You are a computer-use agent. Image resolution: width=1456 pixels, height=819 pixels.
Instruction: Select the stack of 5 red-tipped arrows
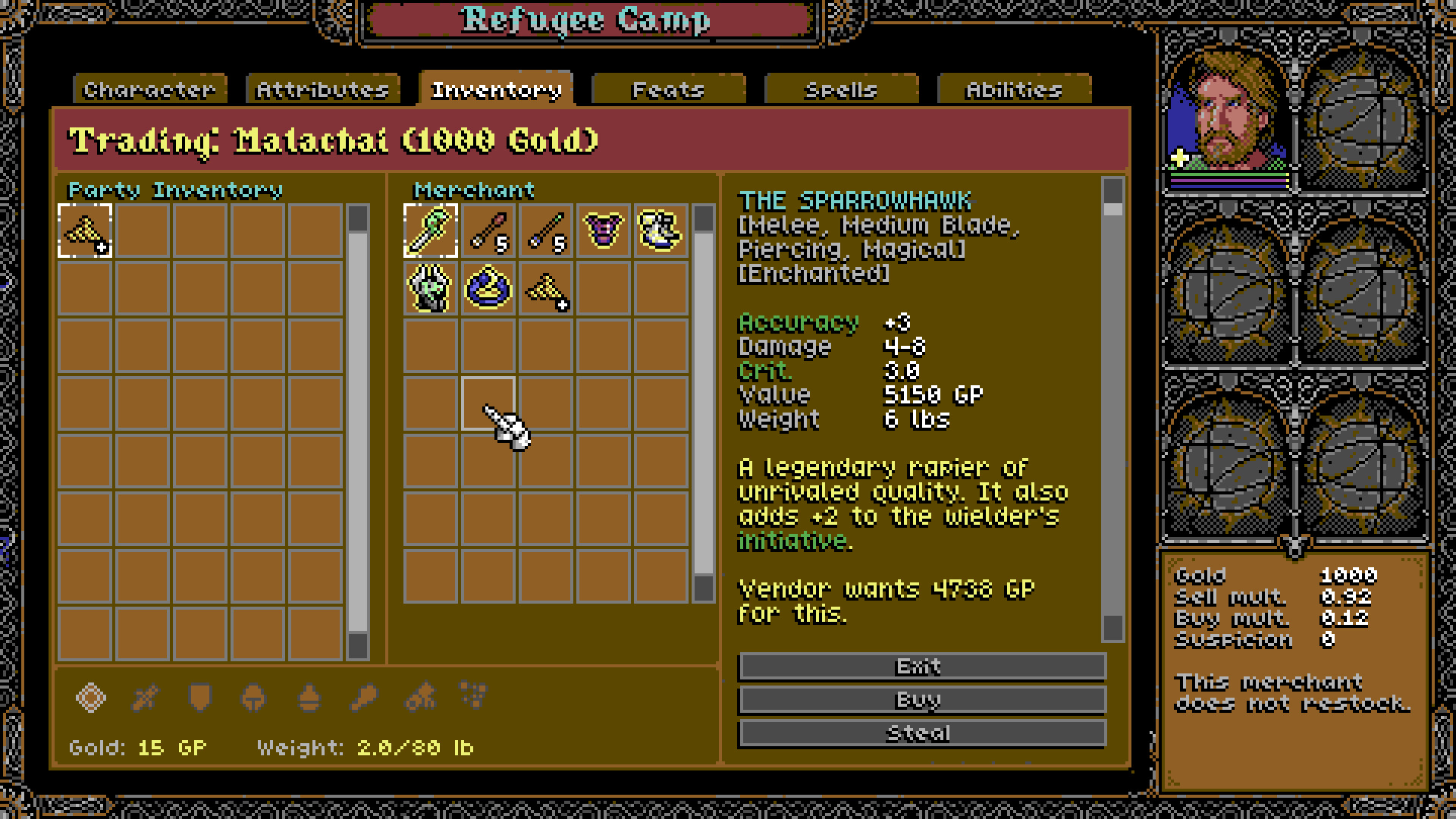pyautogui.click(x=488, y=231)
